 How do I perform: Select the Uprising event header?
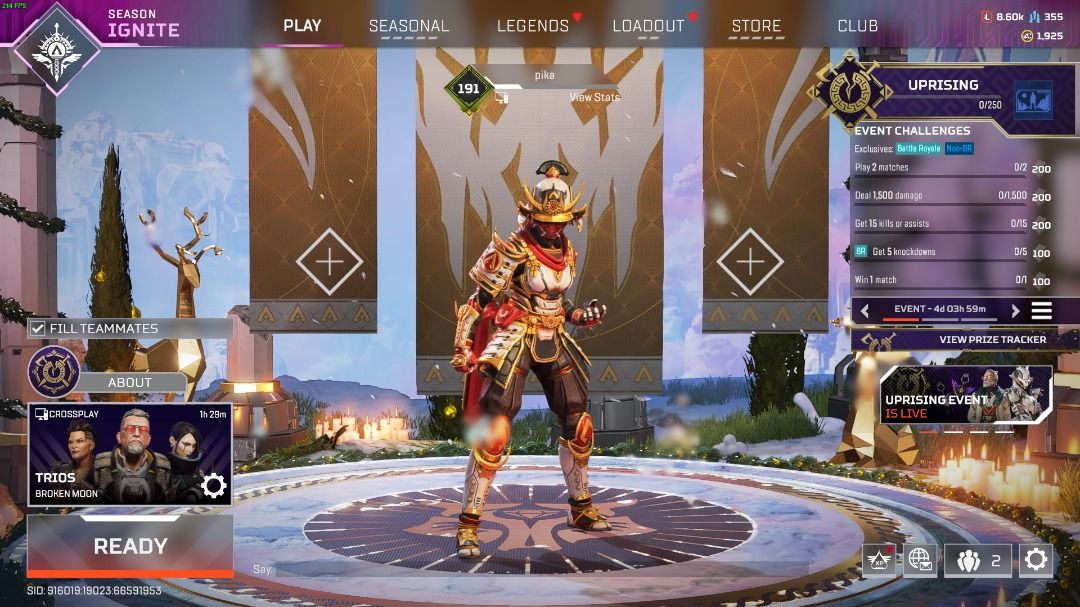click(x=943, y=86)
